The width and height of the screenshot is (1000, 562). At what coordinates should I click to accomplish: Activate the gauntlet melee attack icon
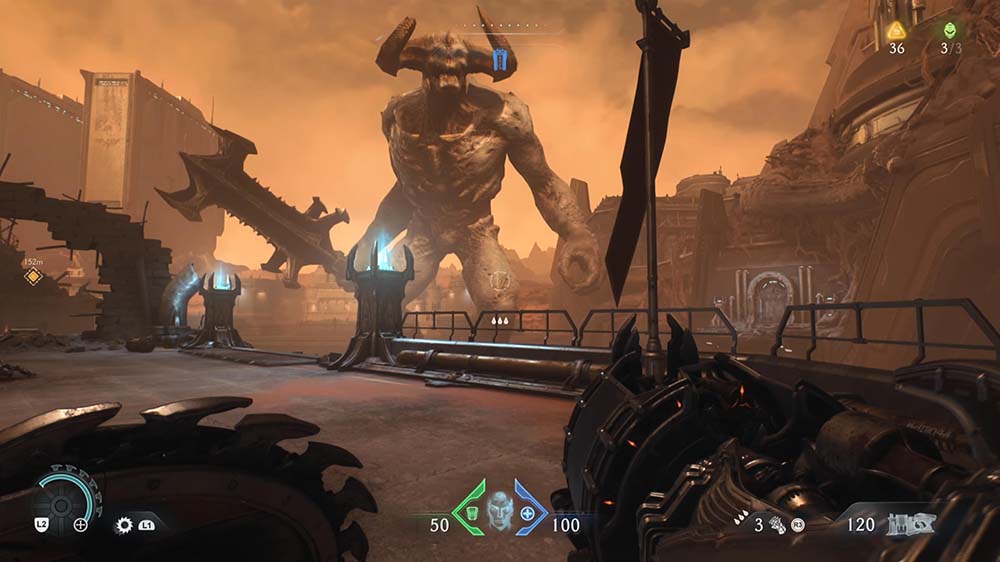click(775, 525)
